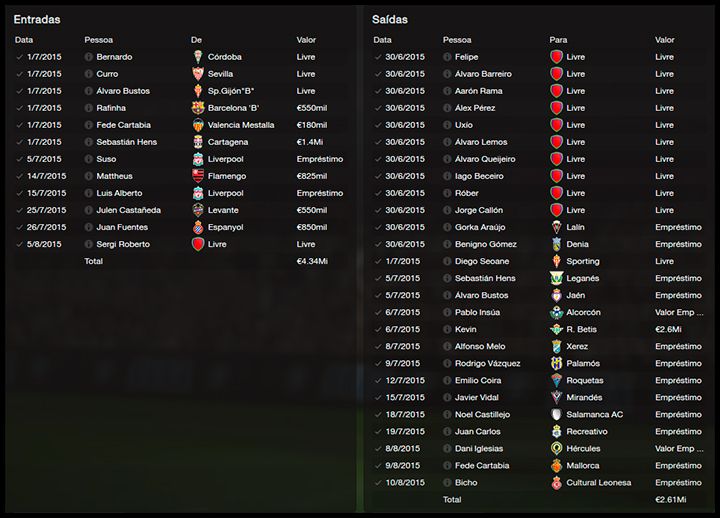View Dani Iglesias' profile
The image size is (720, 518).
[479, 448]
